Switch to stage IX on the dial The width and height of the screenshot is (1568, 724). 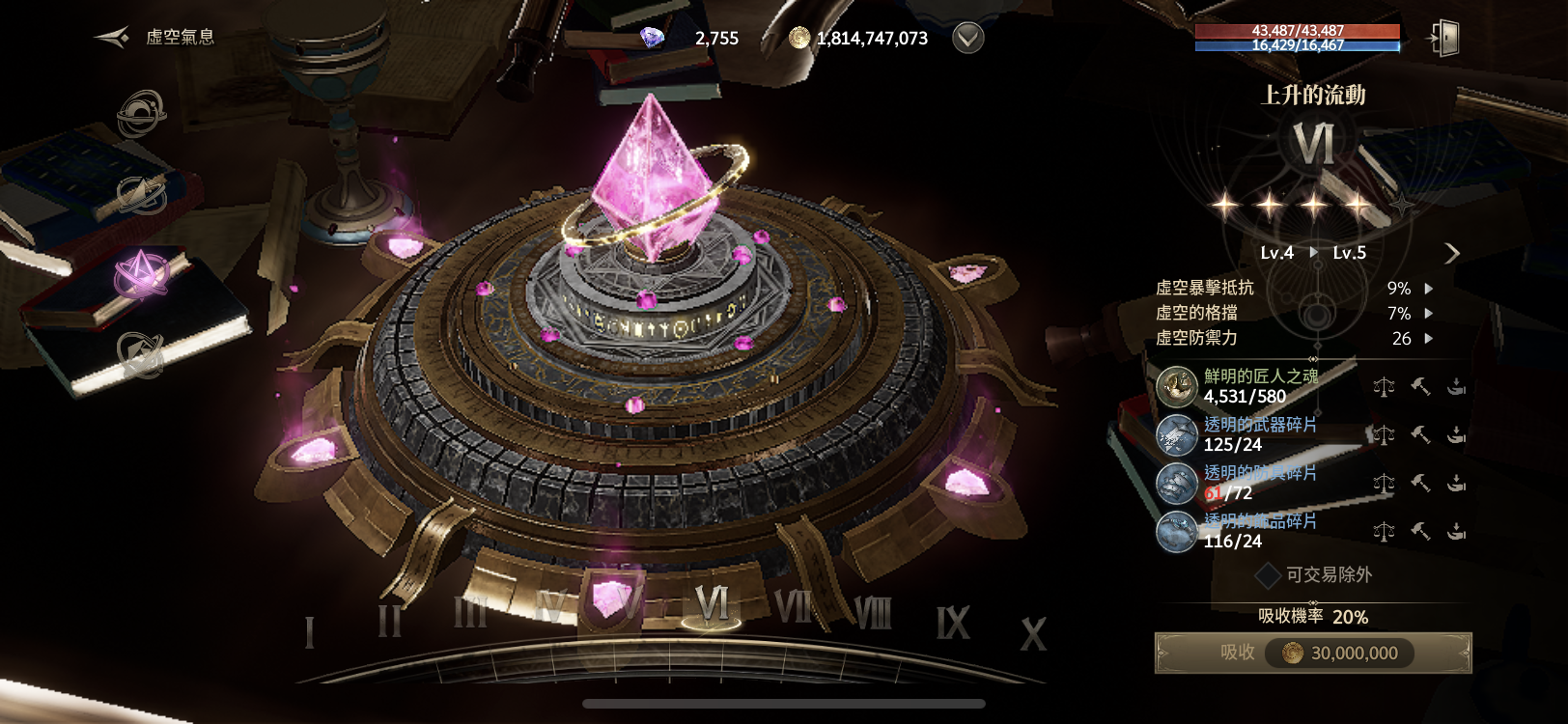(x=952, y=624)
